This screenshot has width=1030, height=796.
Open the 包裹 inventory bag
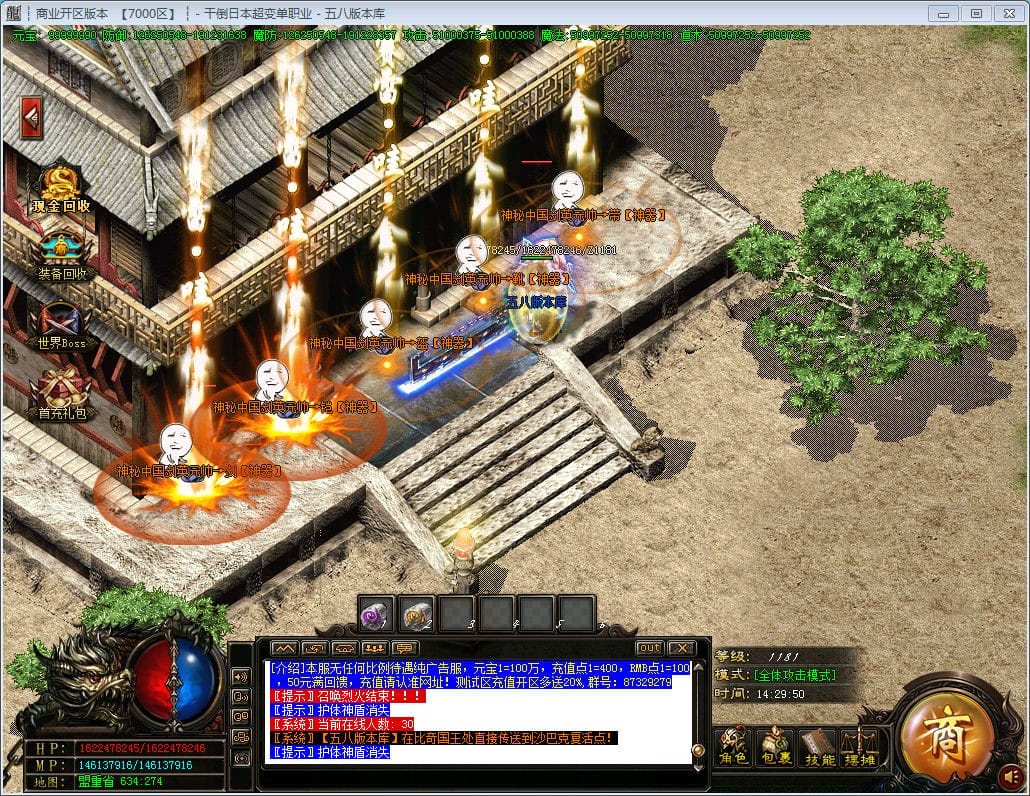click(775, 746)
